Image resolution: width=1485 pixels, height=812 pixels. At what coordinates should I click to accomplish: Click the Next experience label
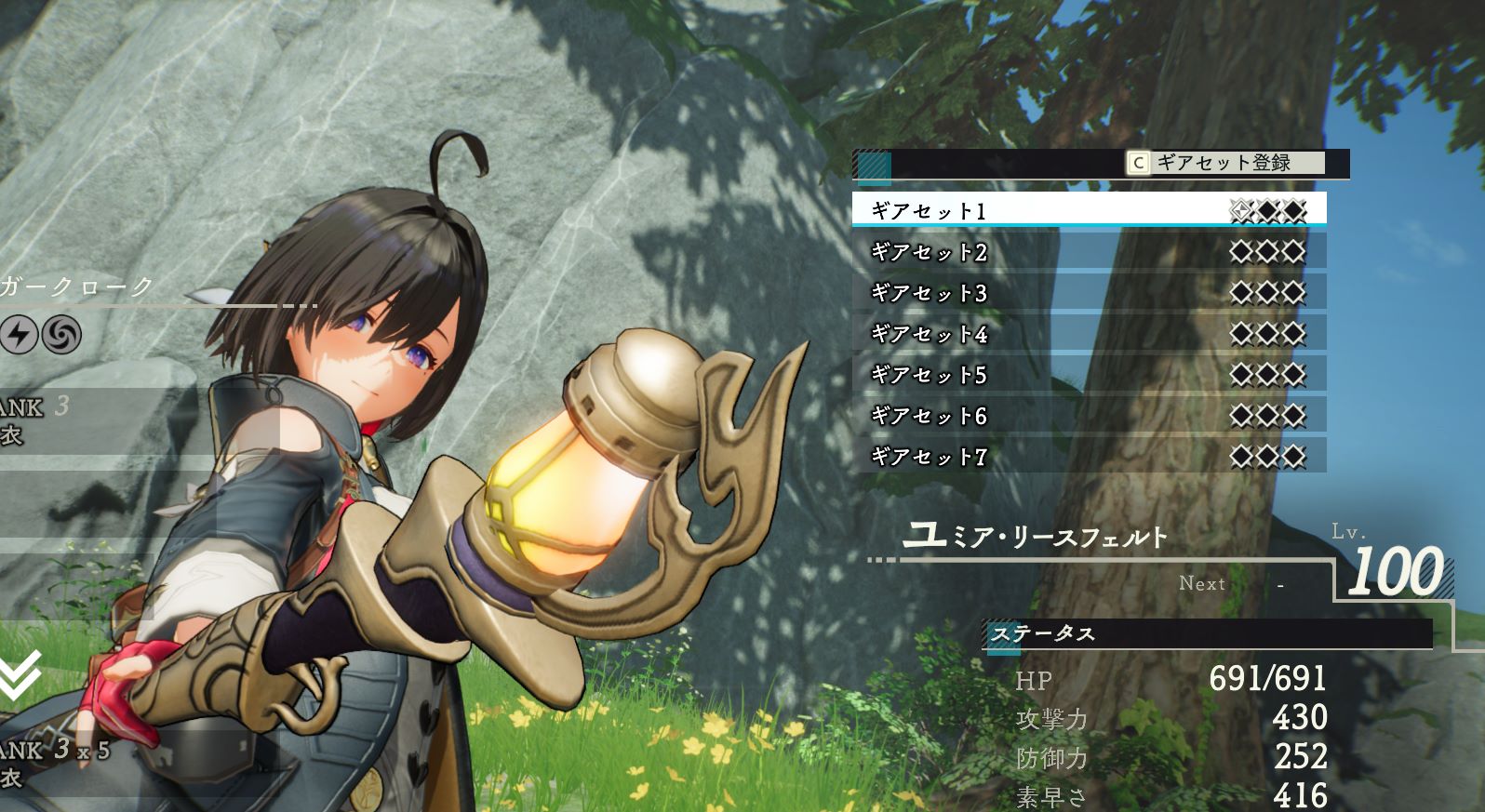1202,584
